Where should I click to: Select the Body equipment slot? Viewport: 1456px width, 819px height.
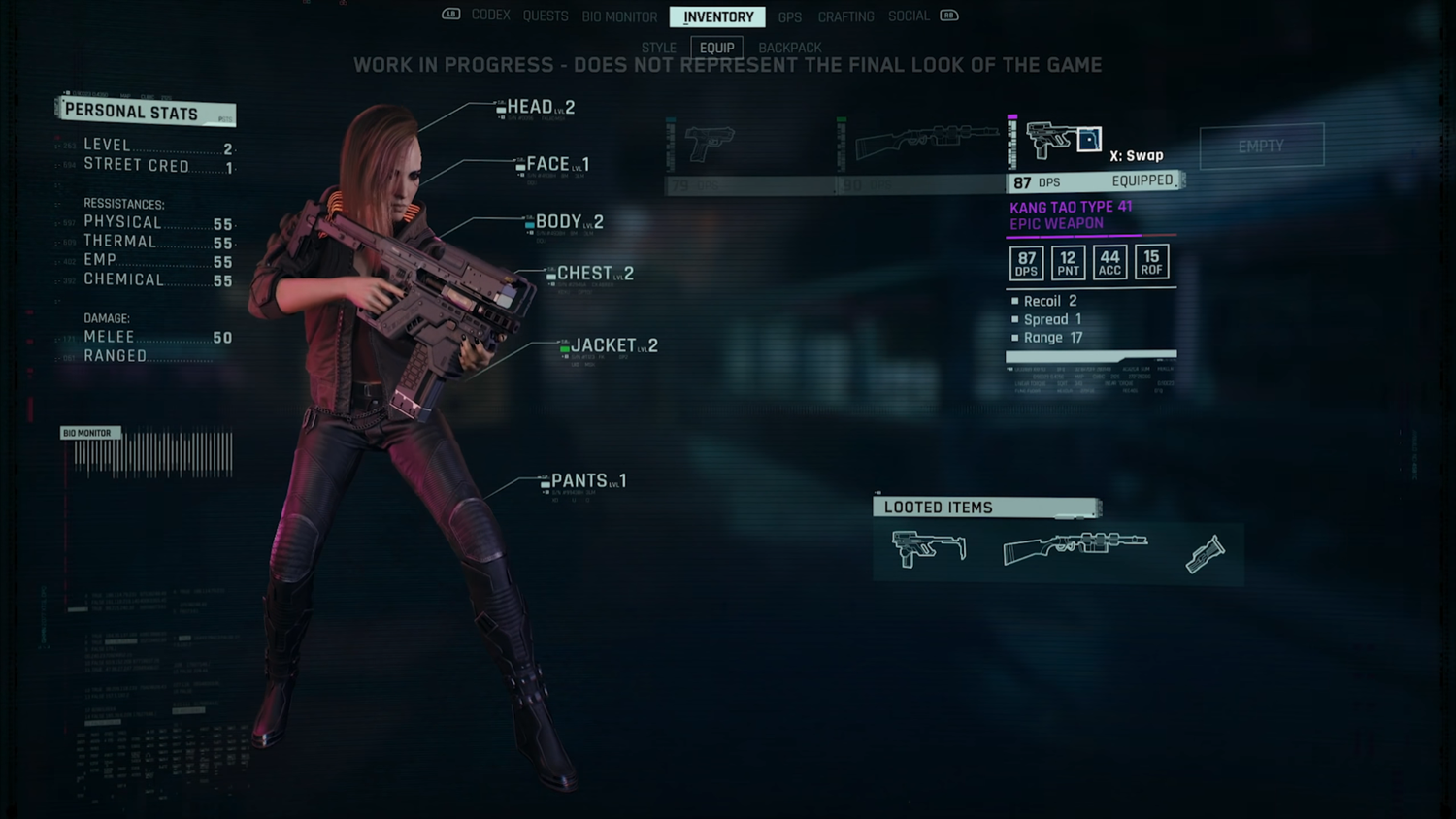coord(568,222)
